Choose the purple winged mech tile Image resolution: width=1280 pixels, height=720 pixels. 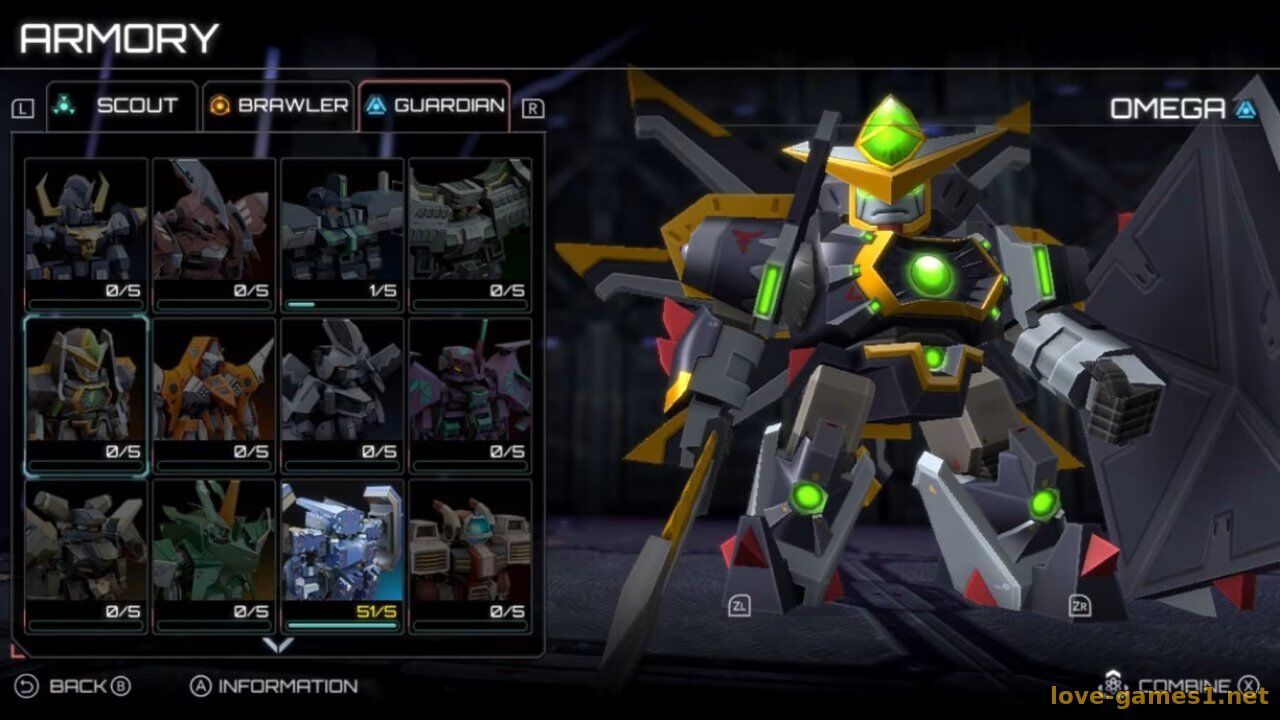(x=470, y=395)
